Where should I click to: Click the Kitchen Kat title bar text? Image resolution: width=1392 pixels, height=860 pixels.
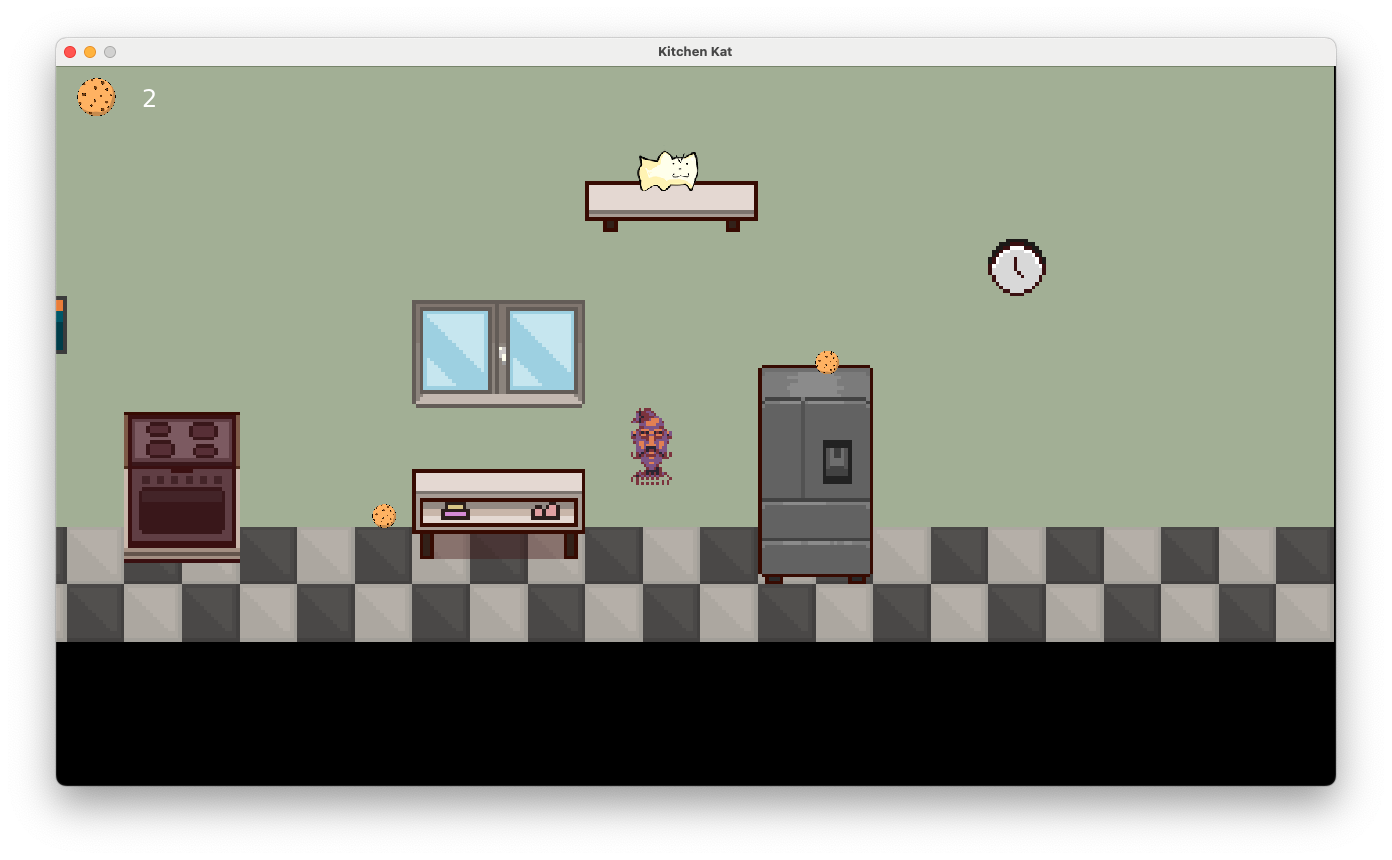click(694, 51)
